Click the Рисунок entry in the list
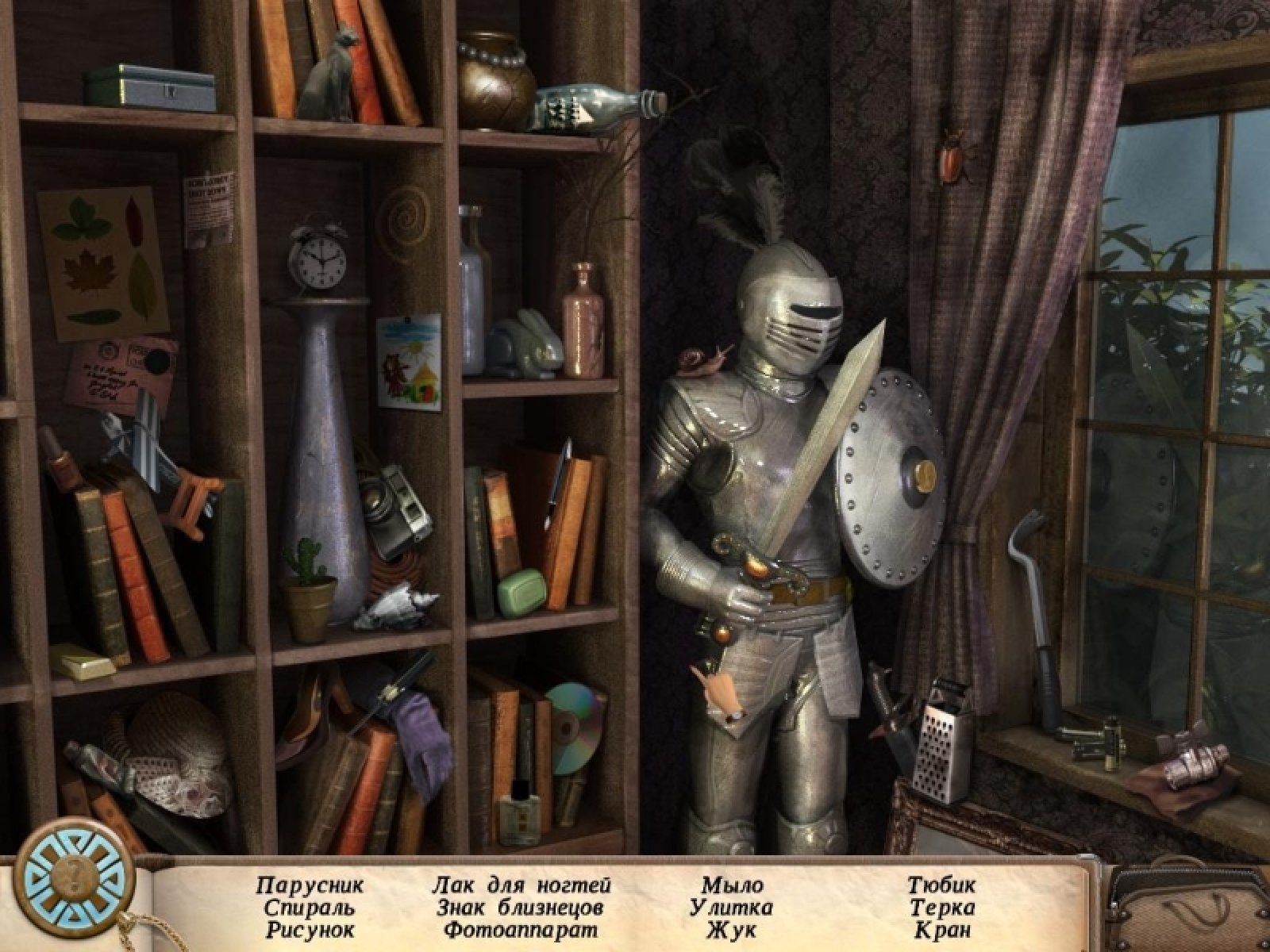 pos(306,929)
